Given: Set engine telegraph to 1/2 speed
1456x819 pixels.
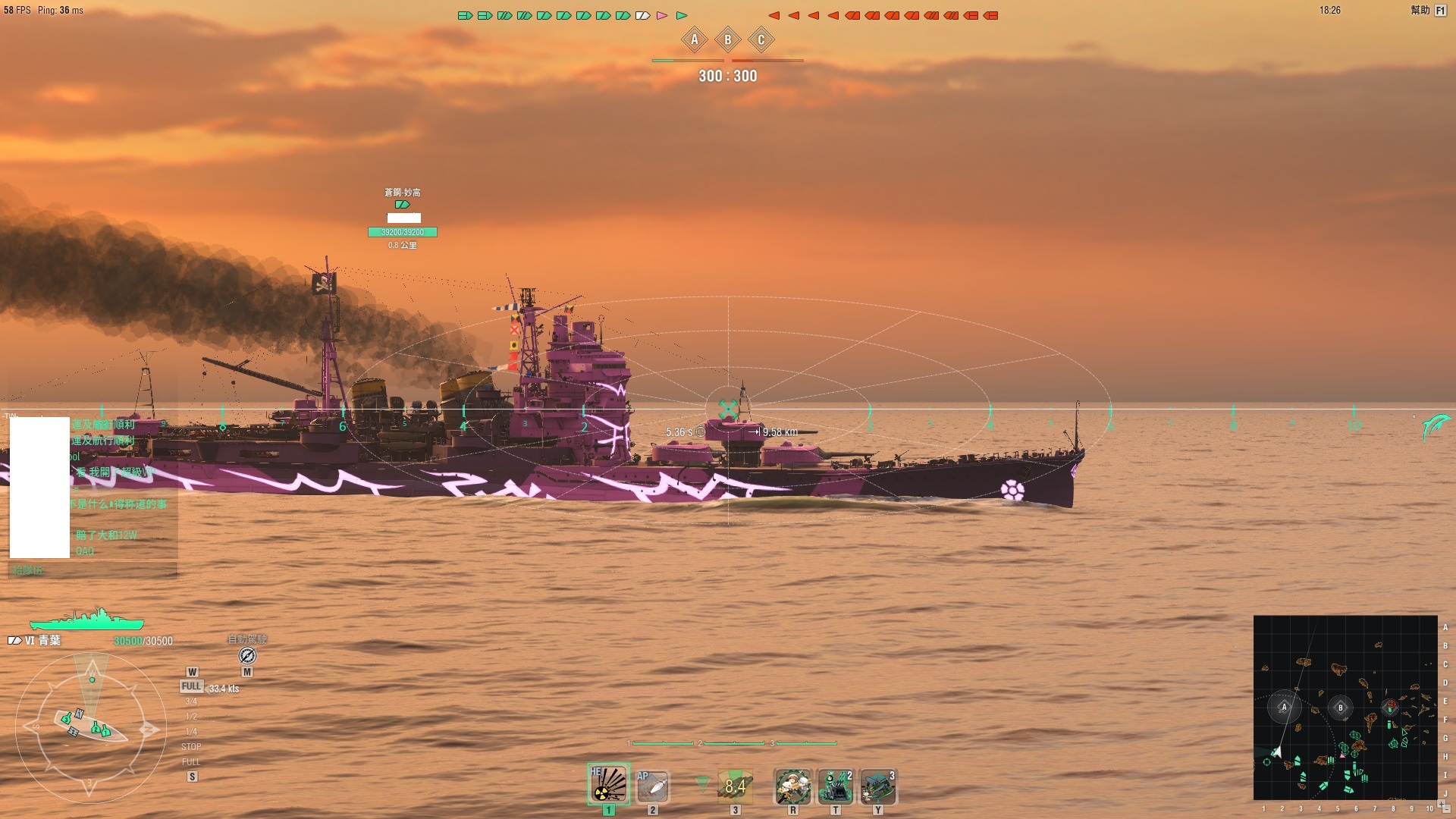Looking at the screenshot, I should tap(191, 717).
